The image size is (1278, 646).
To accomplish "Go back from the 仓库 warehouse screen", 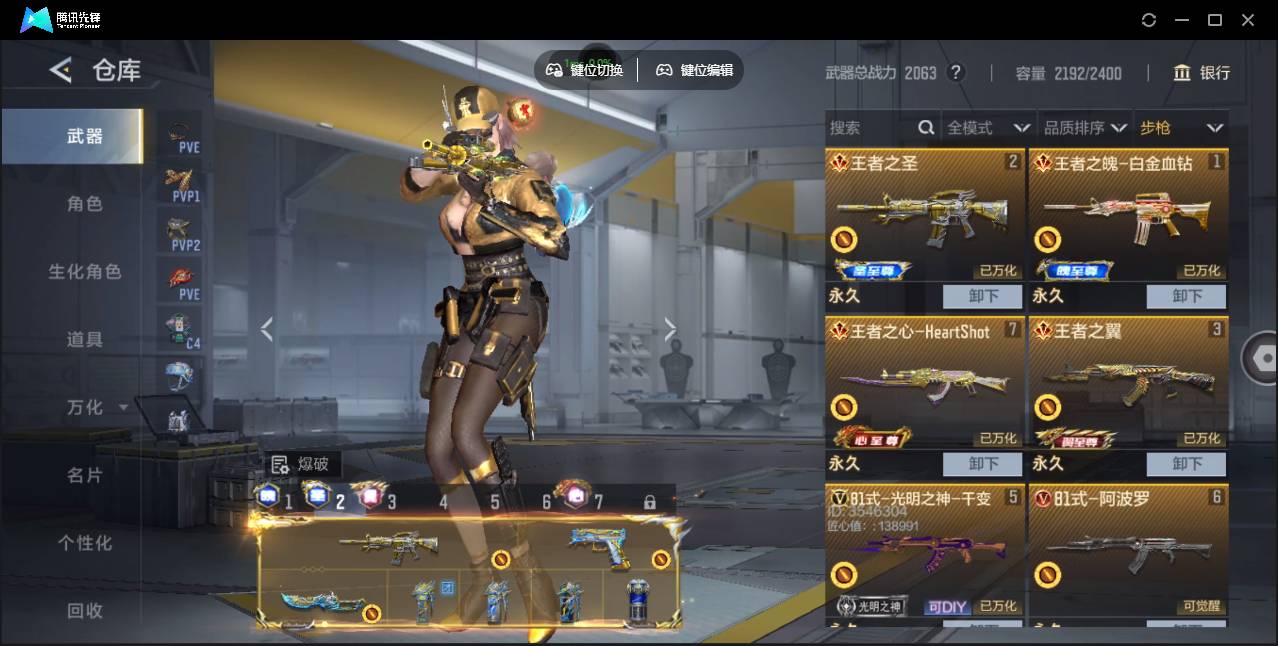I will point(61,70).
